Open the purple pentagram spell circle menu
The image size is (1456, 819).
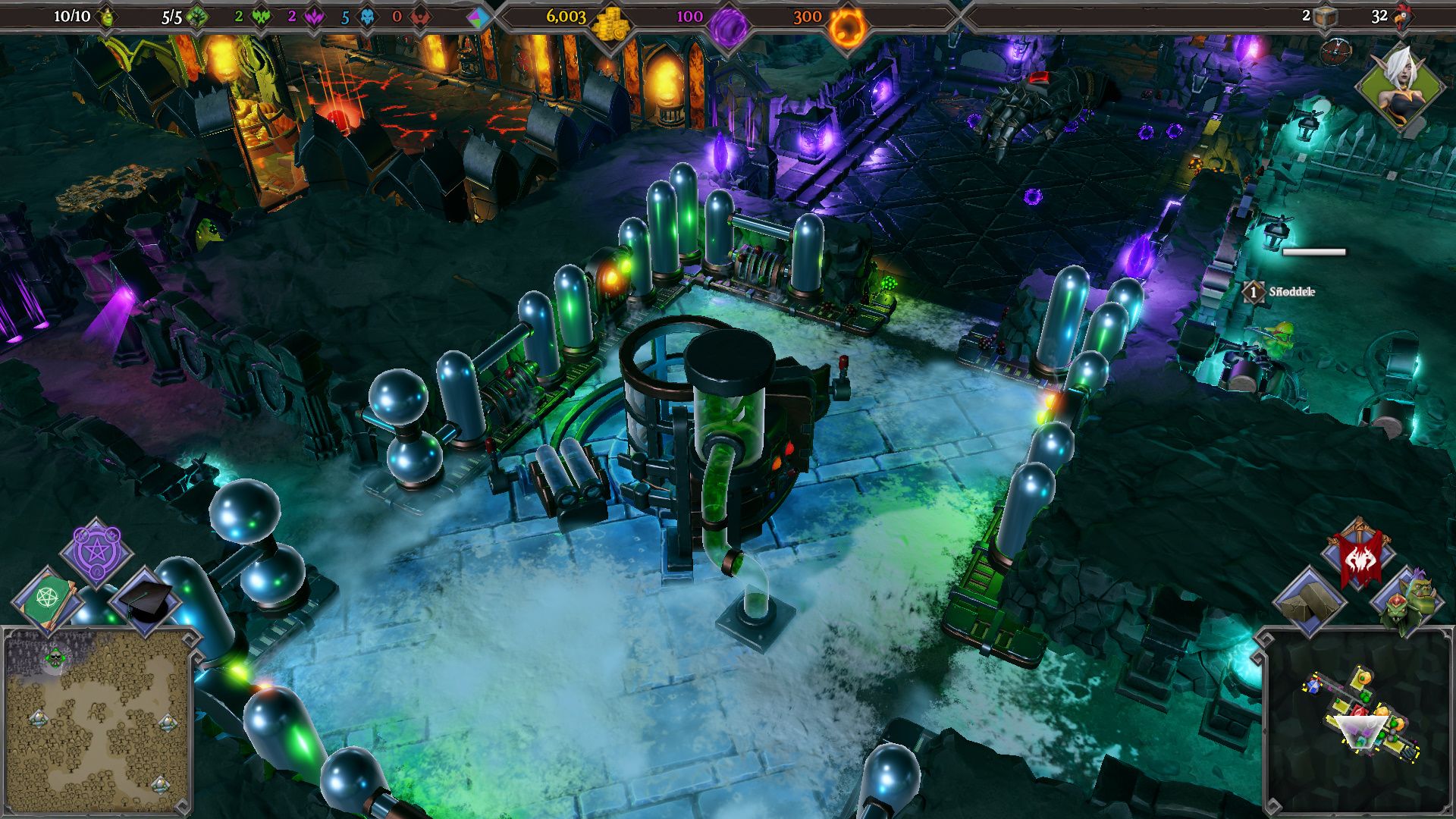(x=96, y=551)
